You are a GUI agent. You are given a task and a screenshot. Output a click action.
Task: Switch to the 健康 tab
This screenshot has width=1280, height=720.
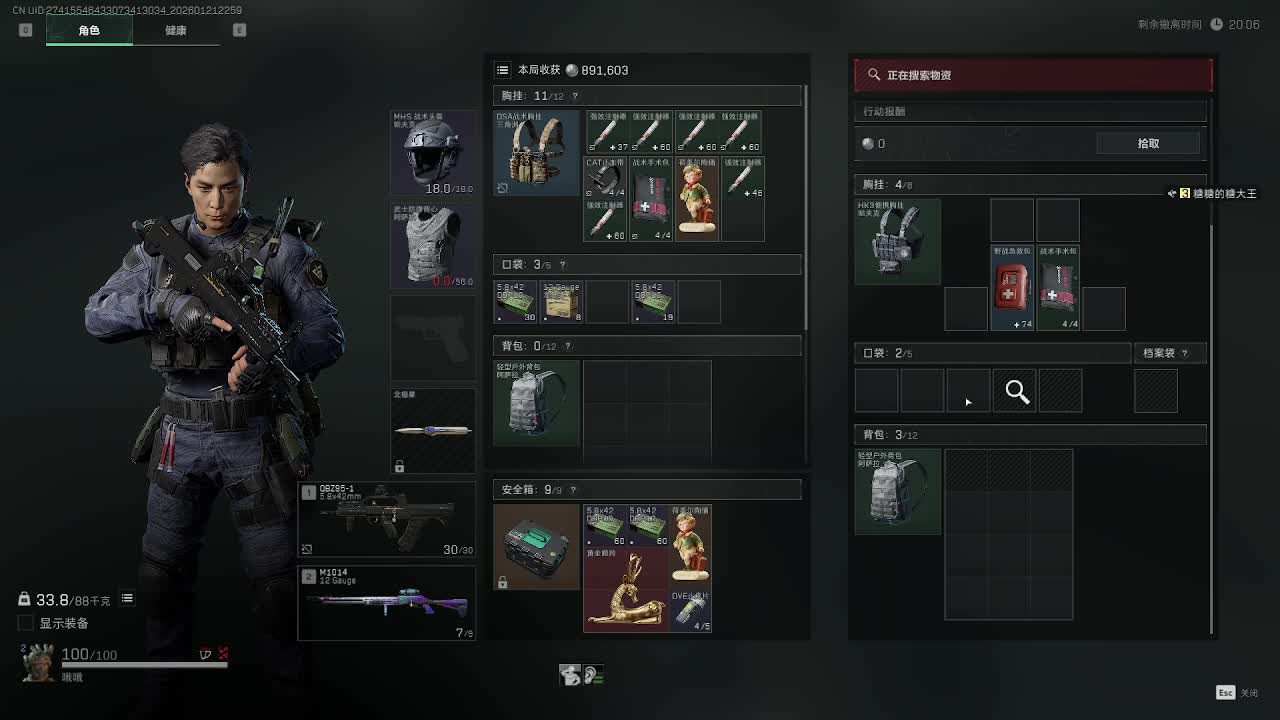coord(175,30)
